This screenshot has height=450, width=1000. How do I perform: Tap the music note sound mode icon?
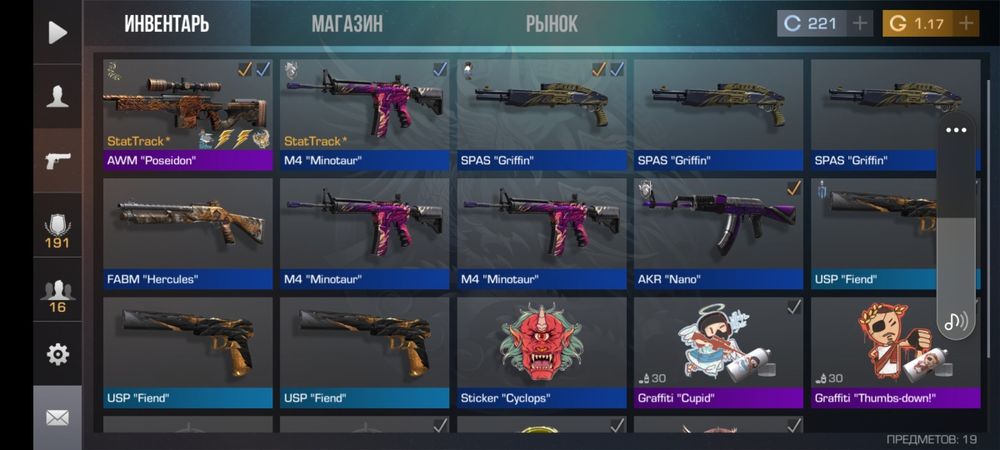[x=956, y=321]
